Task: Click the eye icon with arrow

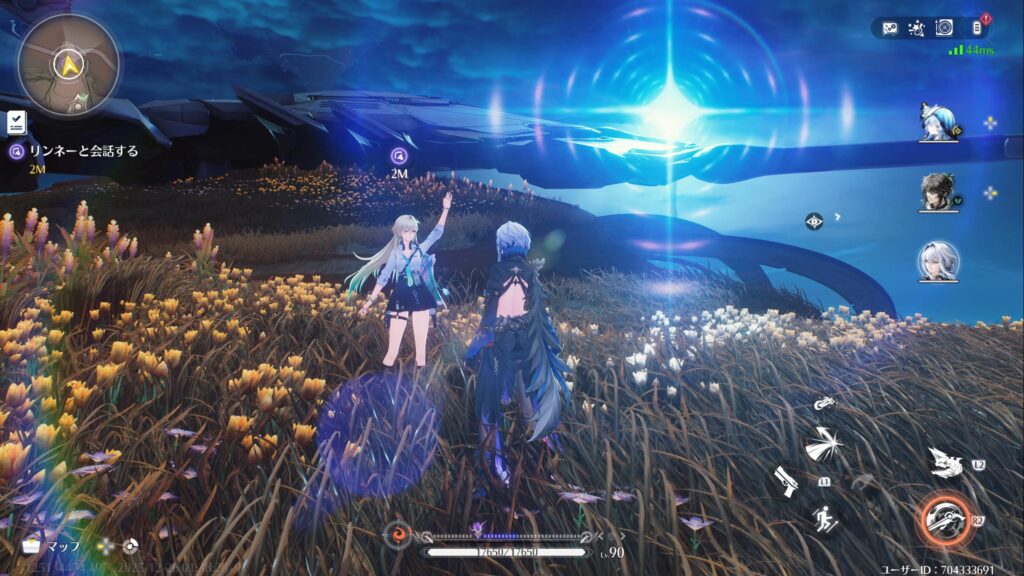Action: coord(814,221)
